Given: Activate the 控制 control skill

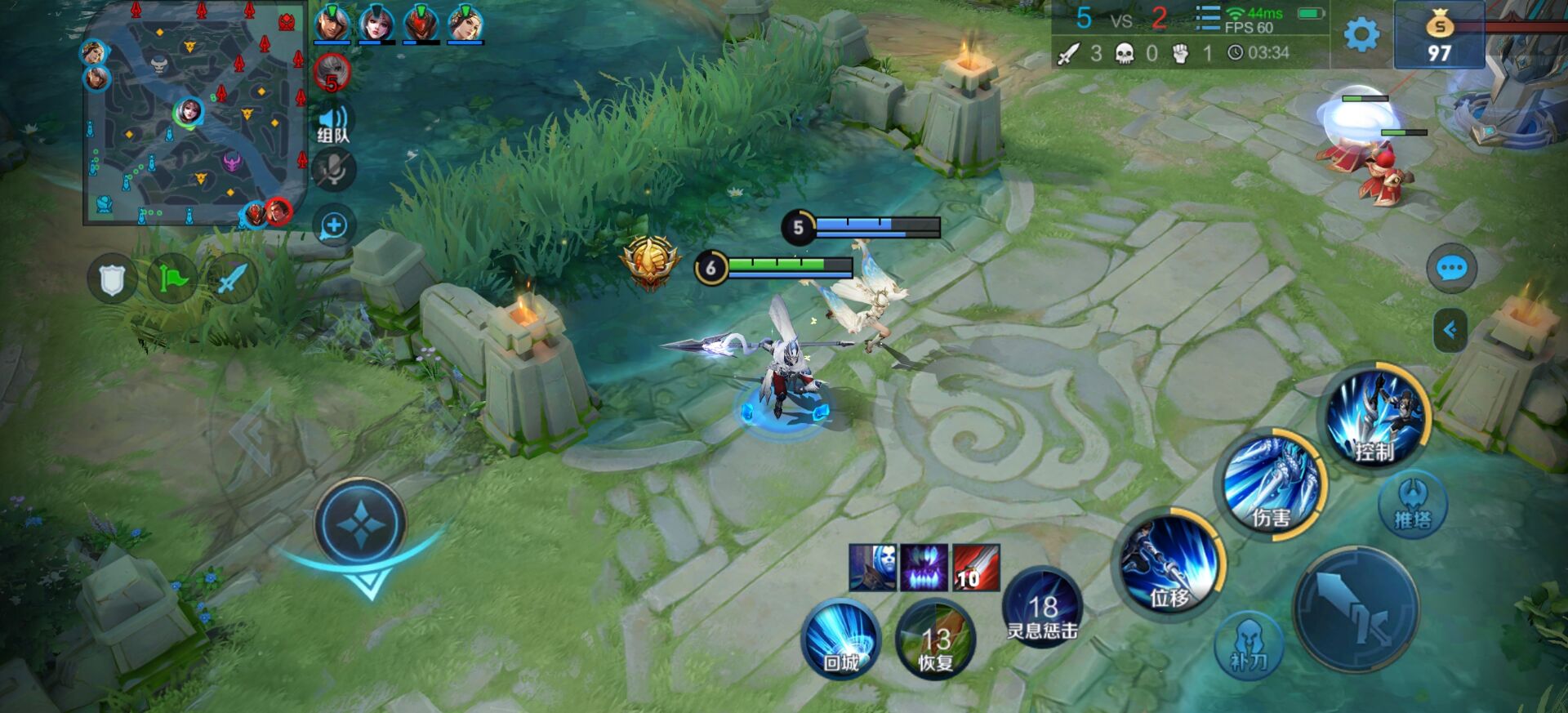Looking at the screenshot, I should point(1375,418).
